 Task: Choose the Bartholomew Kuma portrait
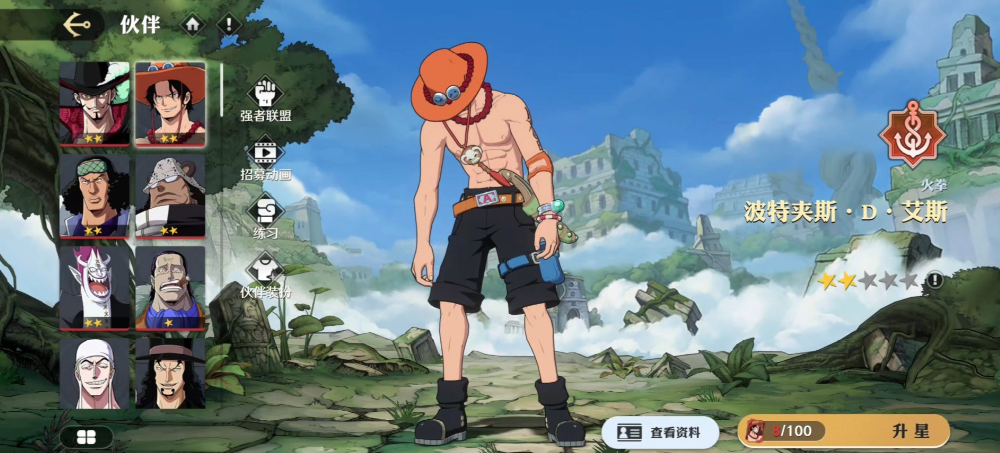[x=170, y=195]
